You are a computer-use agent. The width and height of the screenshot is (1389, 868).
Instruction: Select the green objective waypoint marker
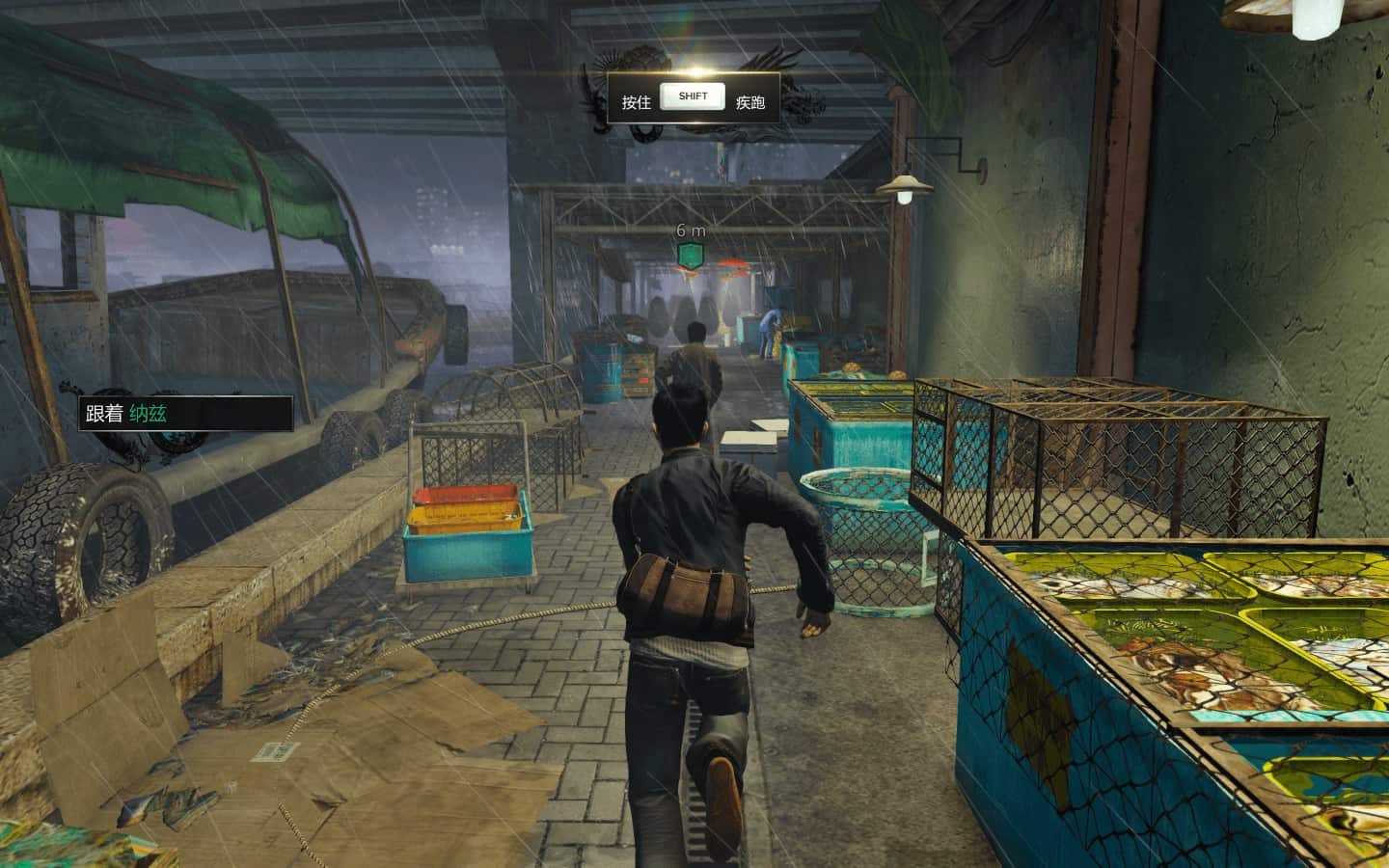coord(690,256)
